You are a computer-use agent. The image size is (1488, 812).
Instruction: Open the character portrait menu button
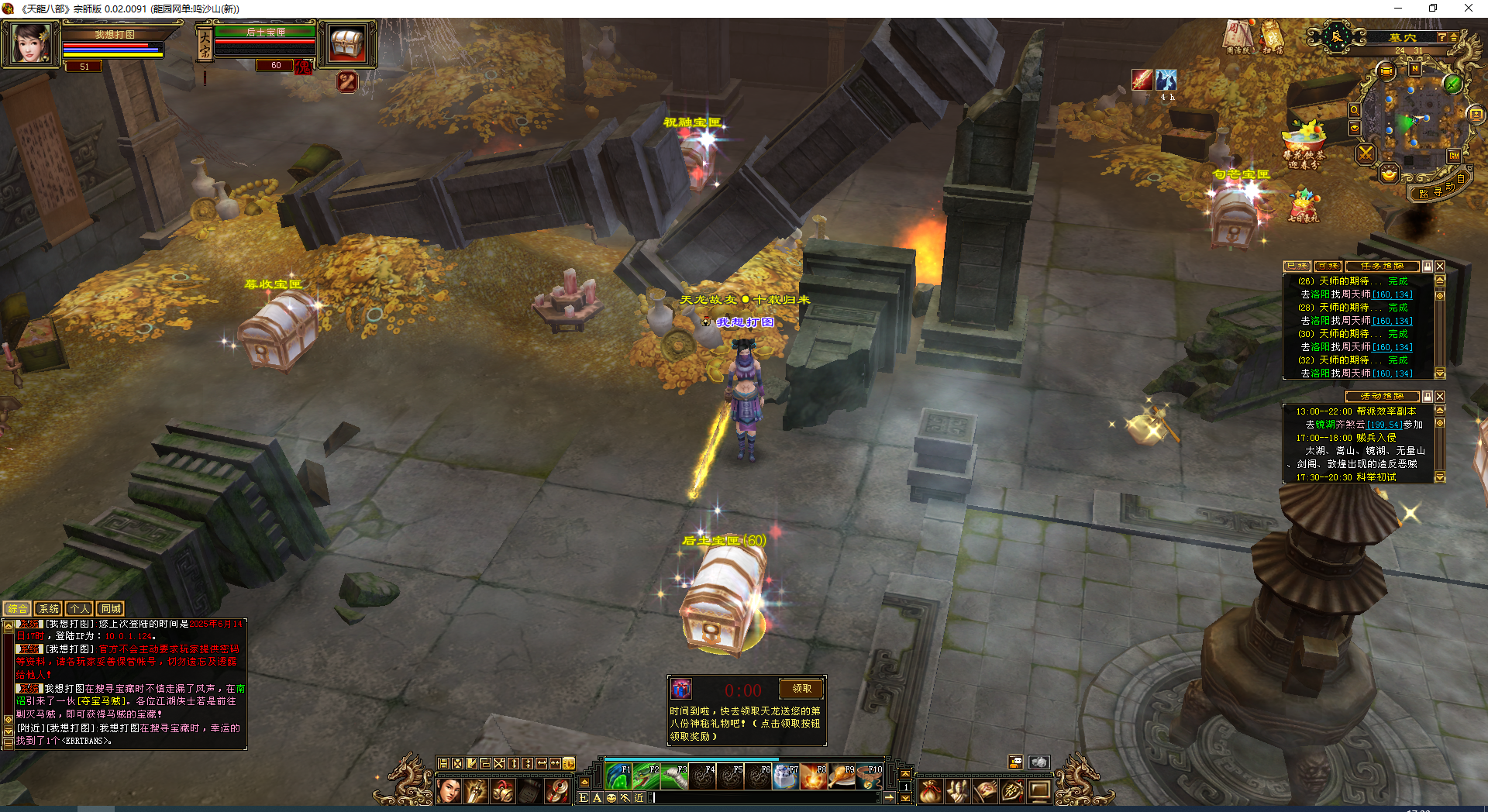point(449,791)
